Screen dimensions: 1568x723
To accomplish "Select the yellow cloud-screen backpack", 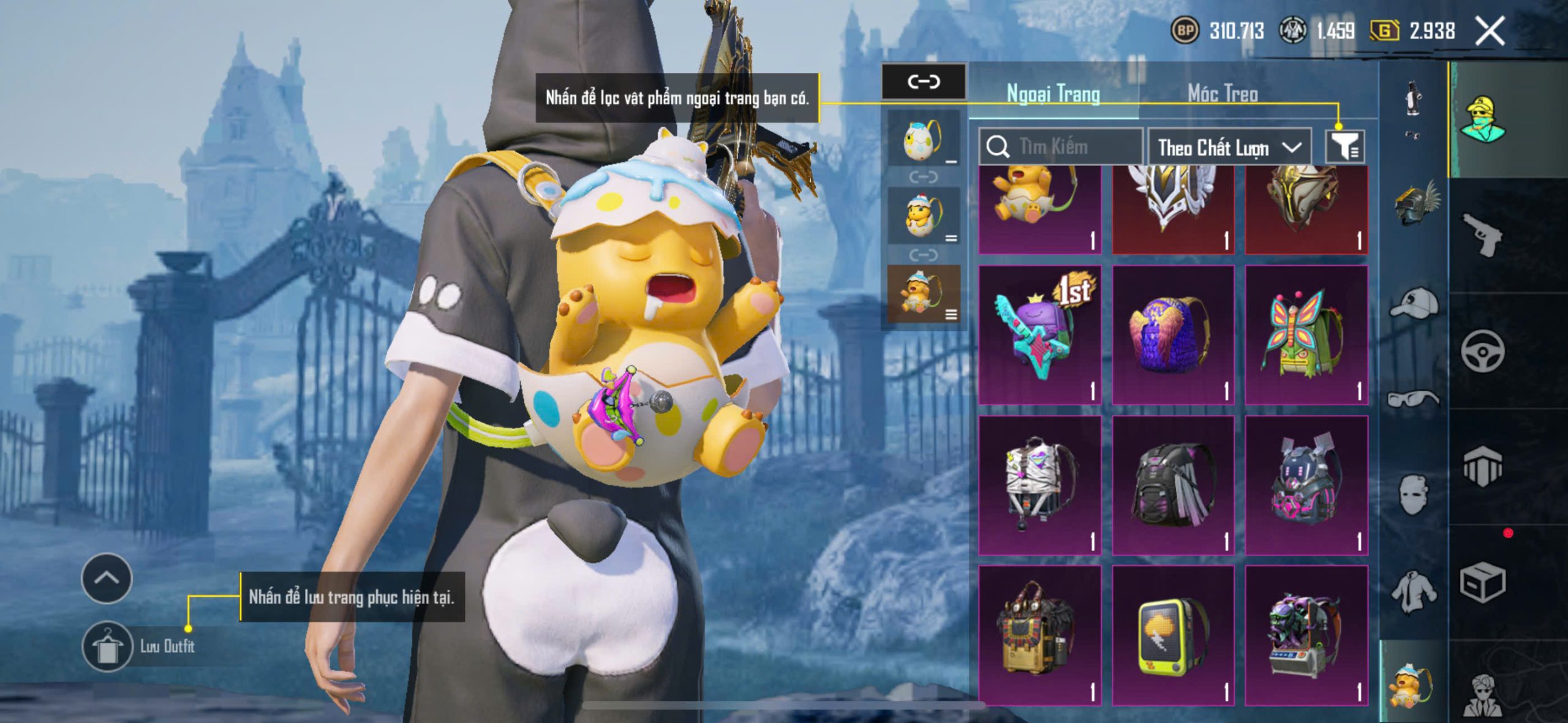I will [1172, 635].
